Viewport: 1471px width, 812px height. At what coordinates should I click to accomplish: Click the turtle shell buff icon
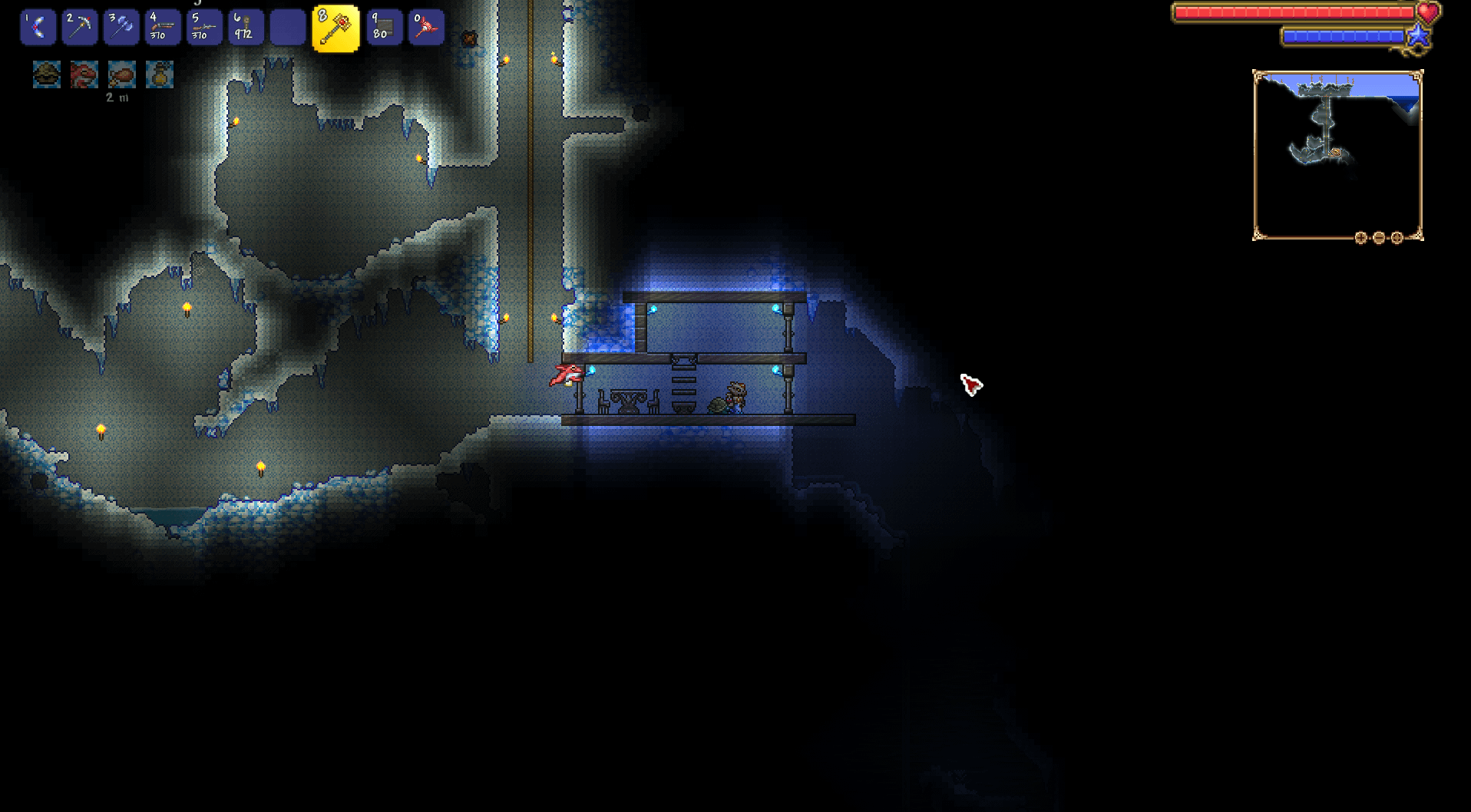tap(47, 74)
